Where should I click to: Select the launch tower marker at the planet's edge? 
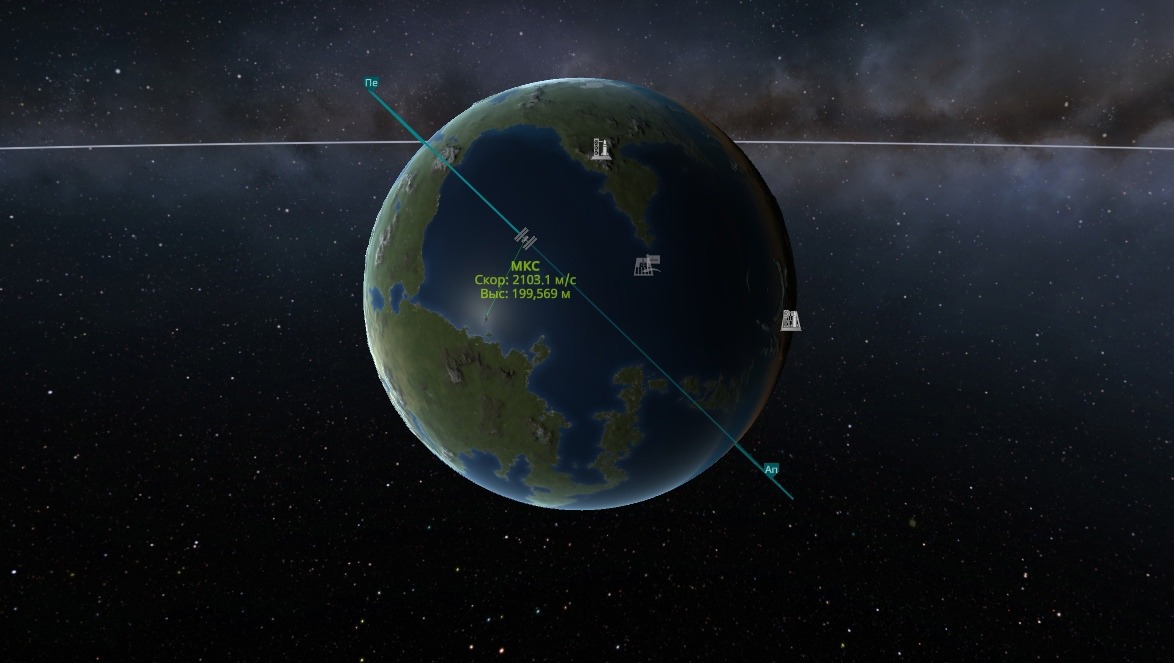(791, 320)
